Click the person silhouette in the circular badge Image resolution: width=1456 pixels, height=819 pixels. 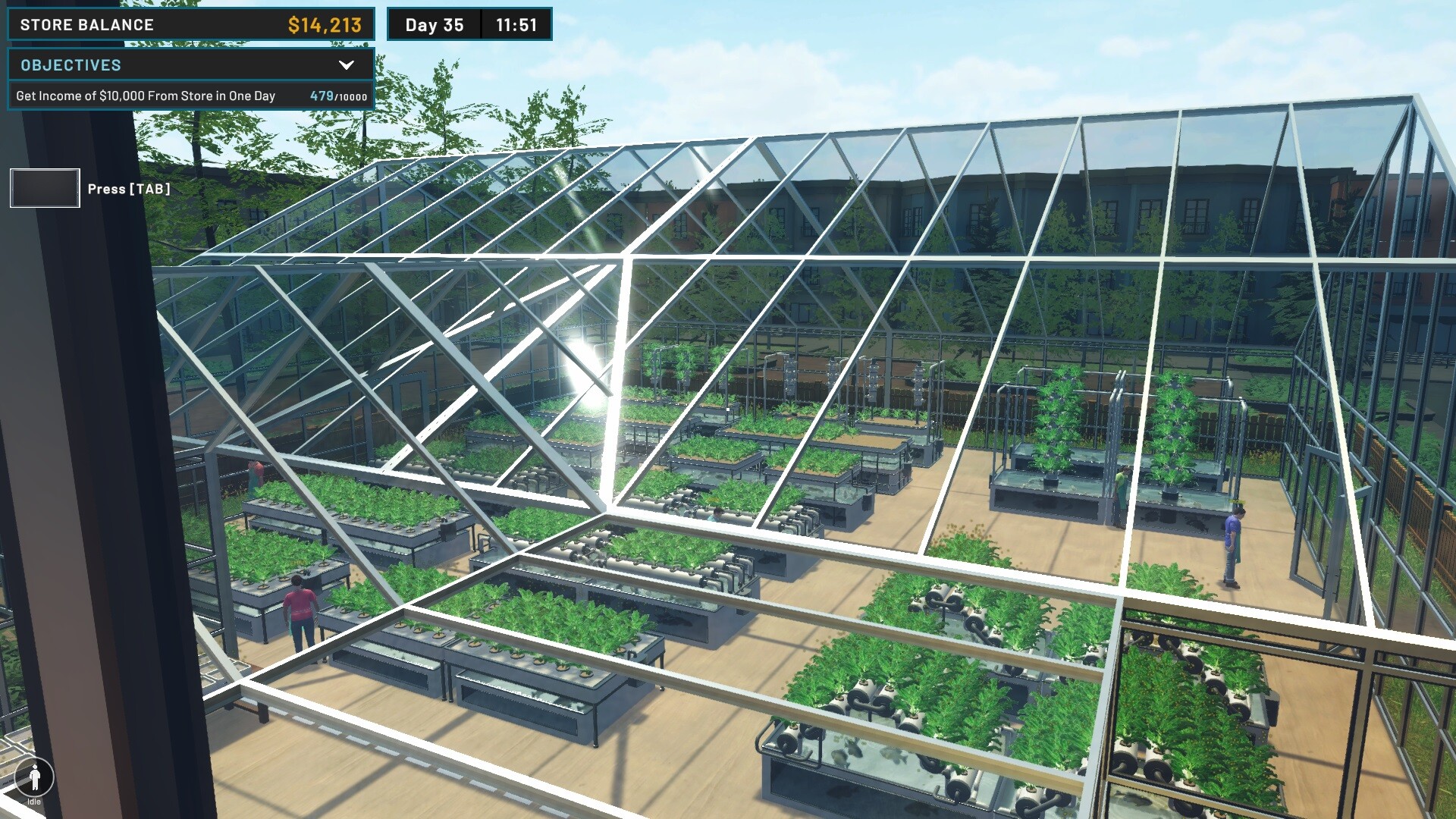point(35,777)
